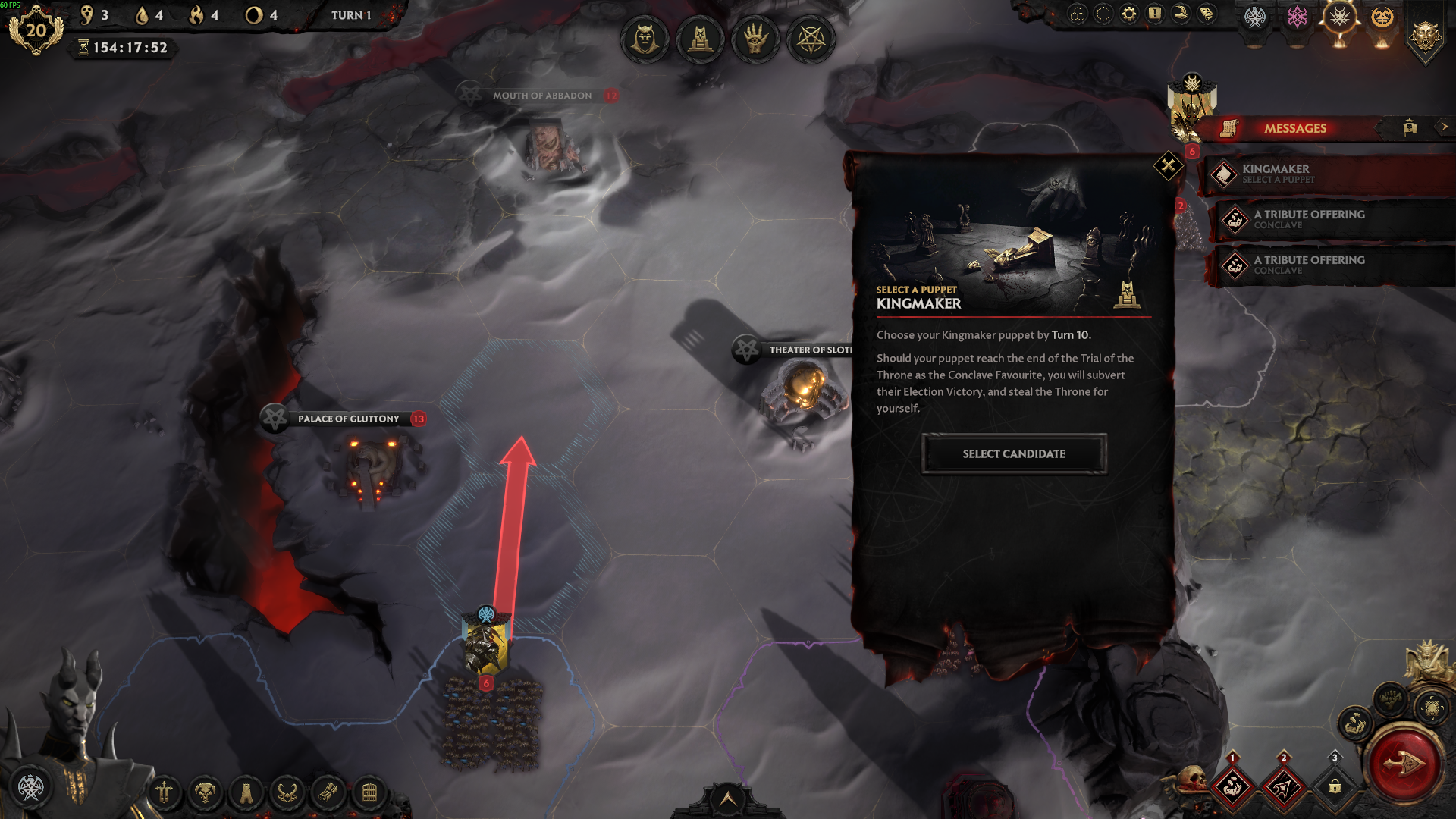The height and width of the screenshot is (819, 1456).
Task: Choose order slot 2 with the arrow
Action: click(x=1283, y=787)
